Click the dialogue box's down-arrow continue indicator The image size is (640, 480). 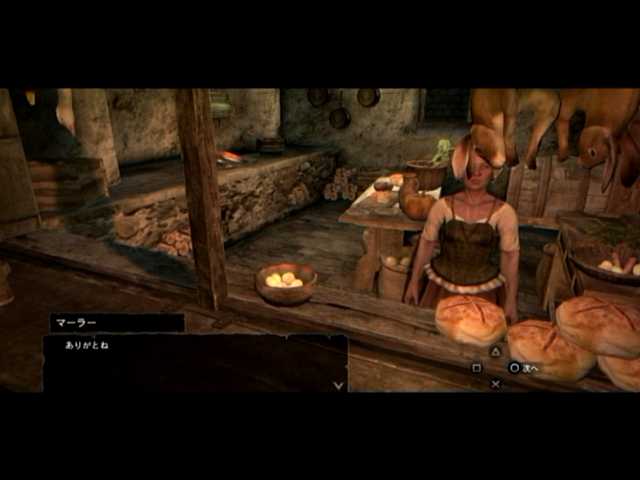pyautogui.click(x=338, y=384)
